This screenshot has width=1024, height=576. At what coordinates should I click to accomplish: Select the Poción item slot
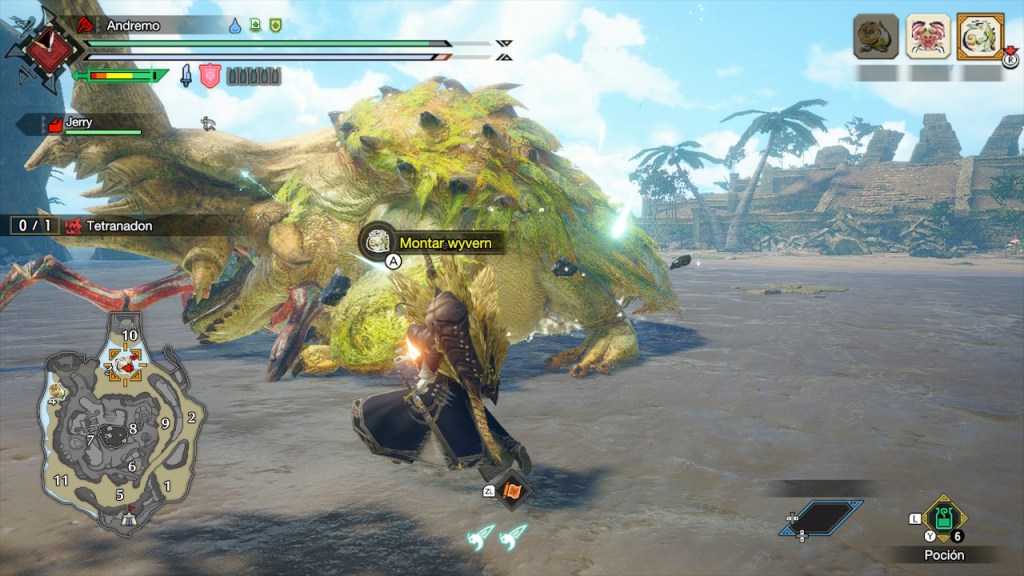[x=942, y=518]
